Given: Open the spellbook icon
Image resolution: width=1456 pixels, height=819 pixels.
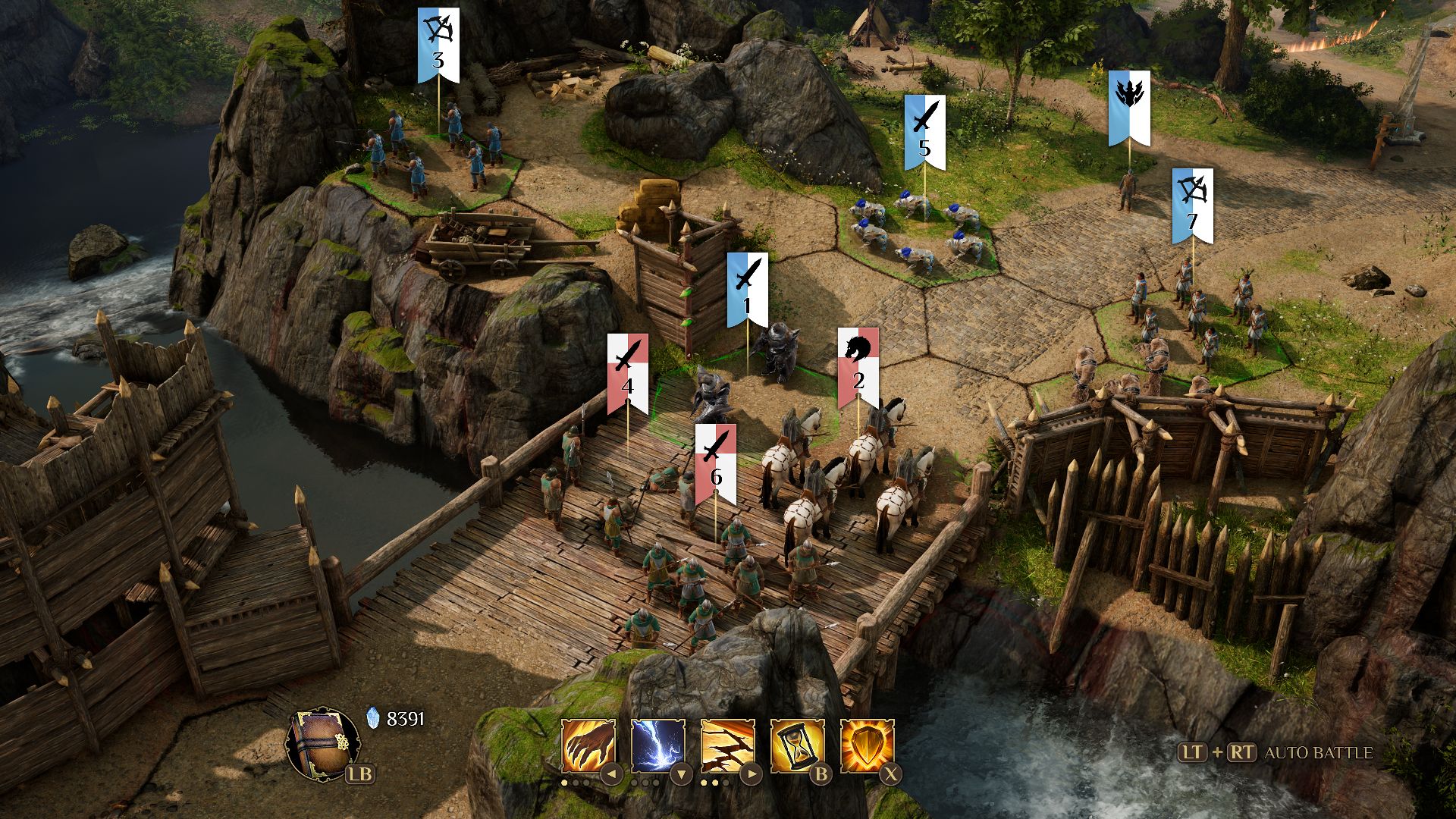Looking at the screenshot, I should [322, 742].
